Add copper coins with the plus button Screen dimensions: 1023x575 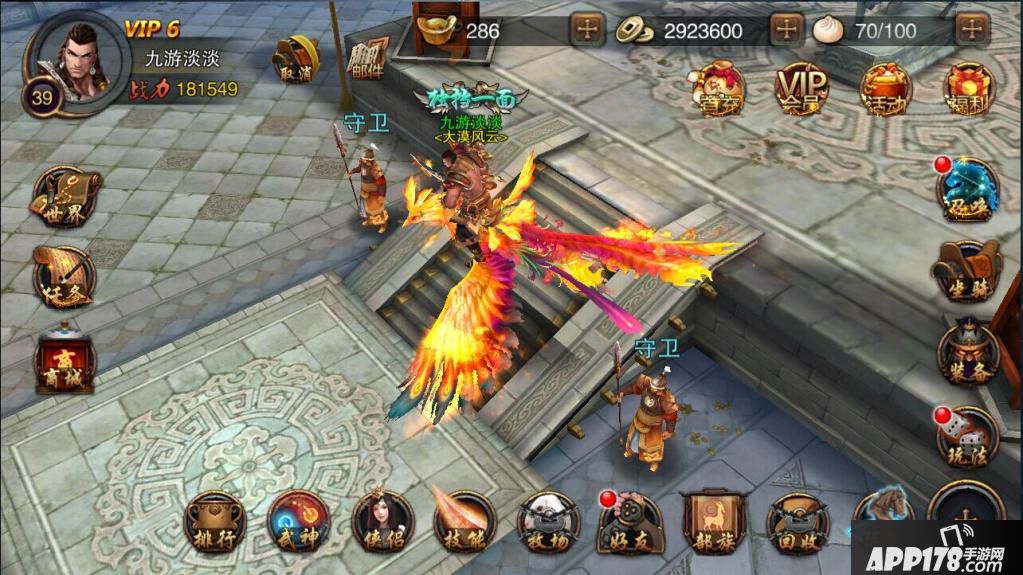click(x=787, y=30)
